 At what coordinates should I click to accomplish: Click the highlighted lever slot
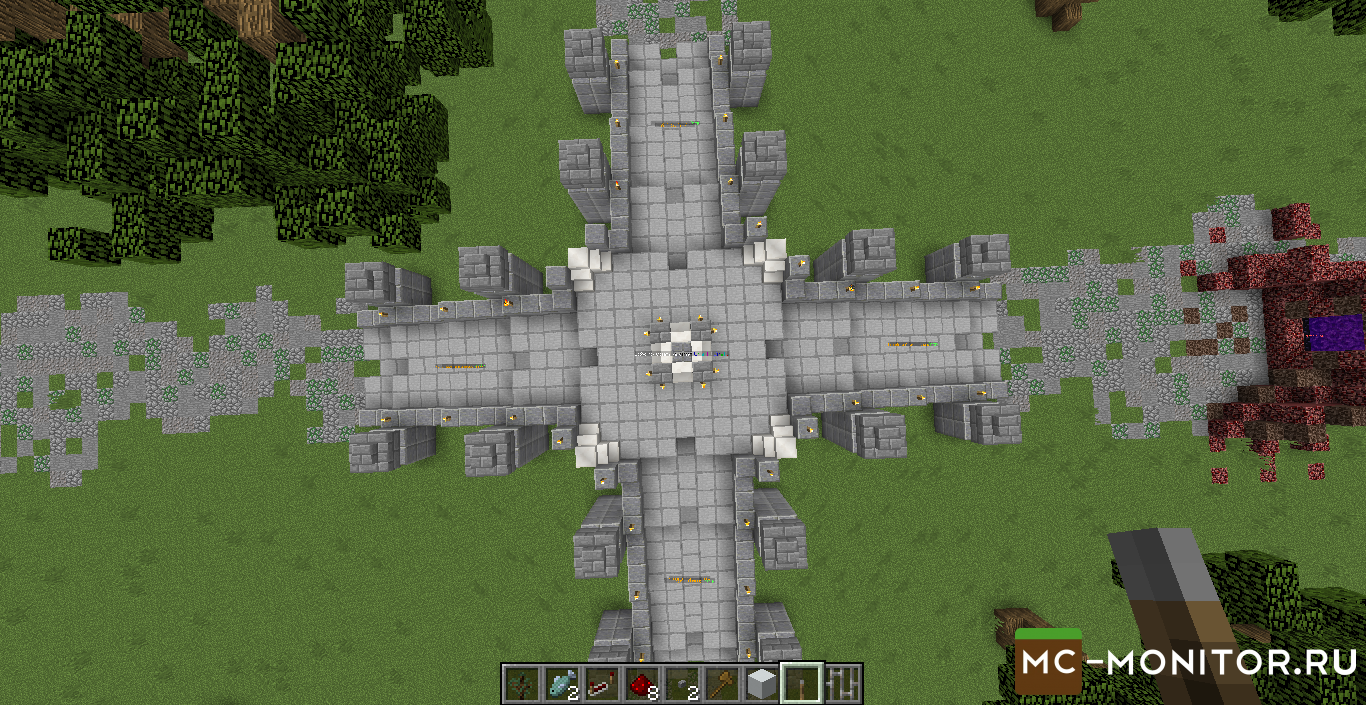click(802, 684)
